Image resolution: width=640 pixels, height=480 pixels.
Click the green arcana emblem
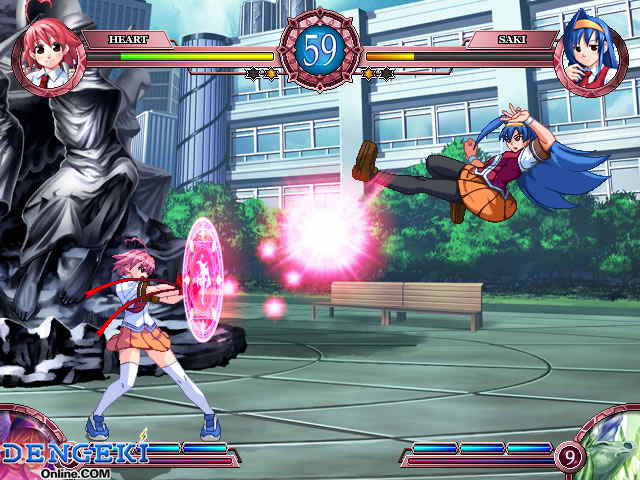click(x=610, y=447)
